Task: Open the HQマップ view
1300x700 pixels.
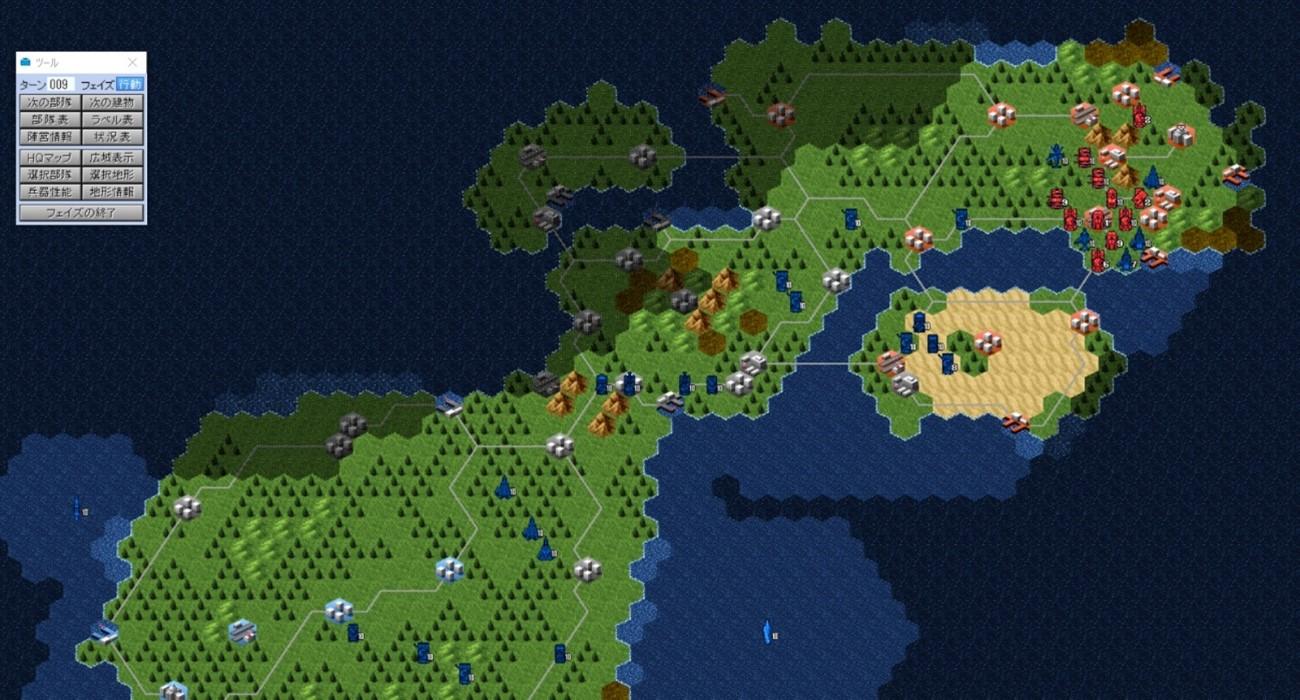Action: click(50, 157)
